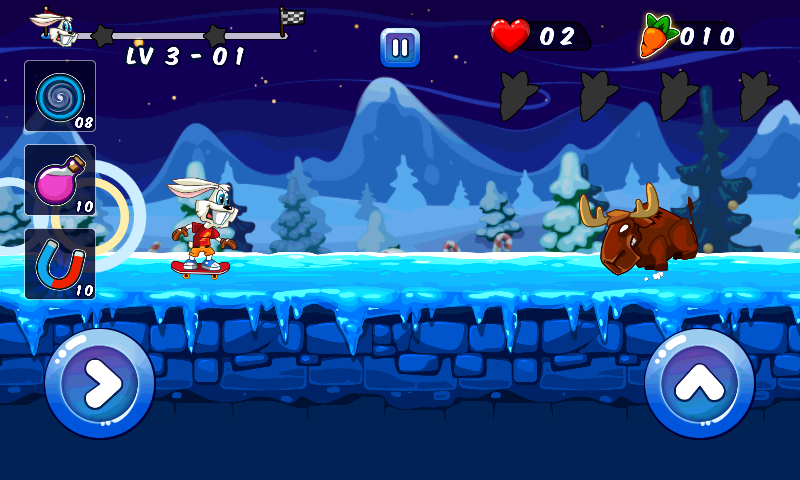800x480 pixels.
Task: Tap the up-arrow jump button
Action: point(699,384)
